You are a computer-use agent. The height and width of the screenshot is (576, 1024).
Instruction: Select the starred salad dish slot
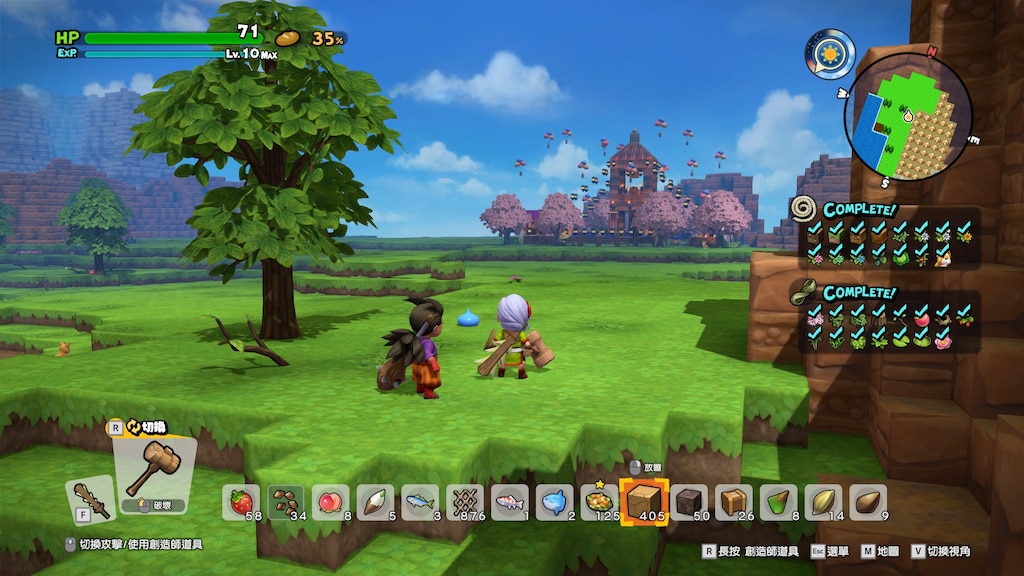pos(600,501)
